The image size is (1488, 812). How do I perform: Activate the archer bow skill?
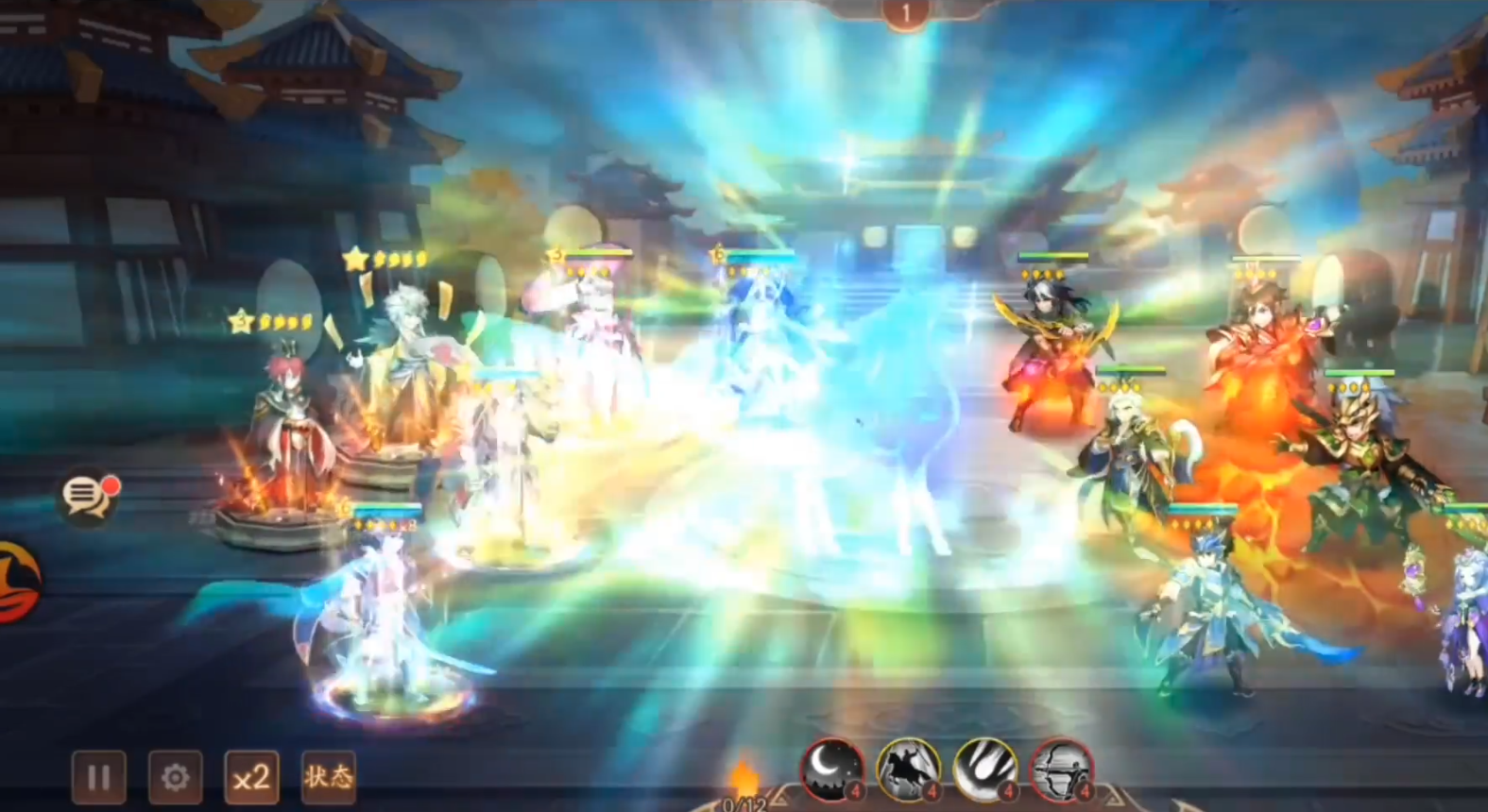click(x=1061, y=769)
